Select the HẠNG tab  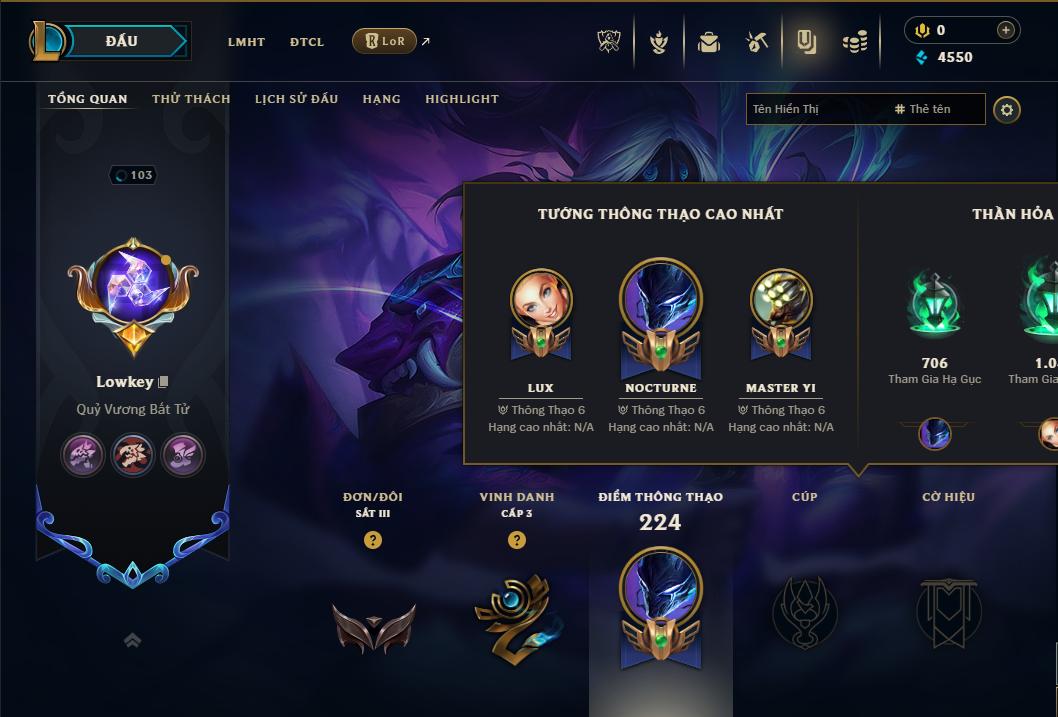[x=381, y=99]
